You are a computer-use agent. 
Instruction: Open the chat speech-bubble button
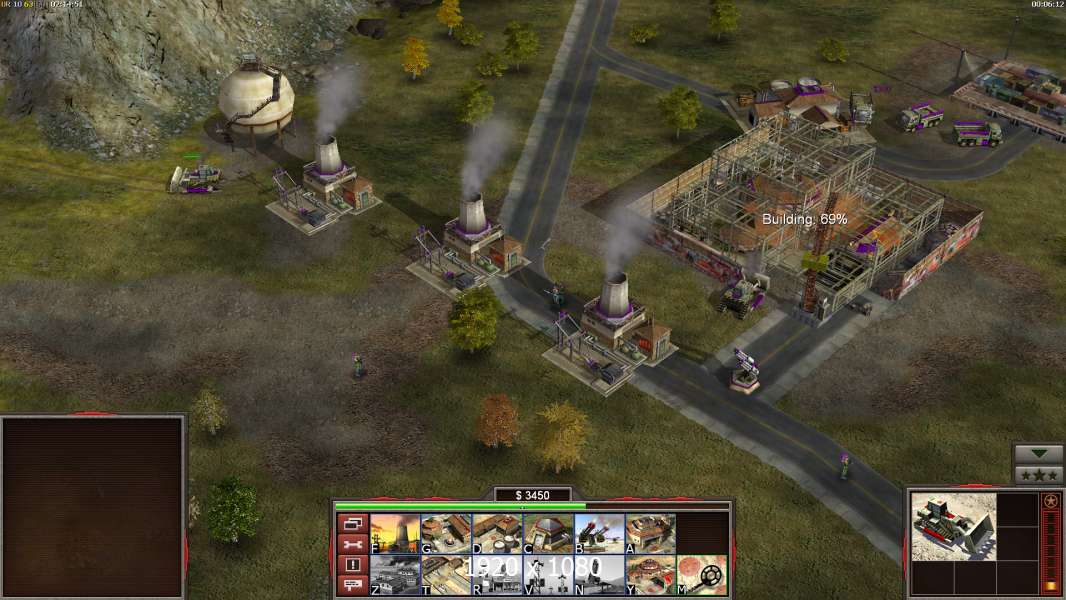point(352,585)
